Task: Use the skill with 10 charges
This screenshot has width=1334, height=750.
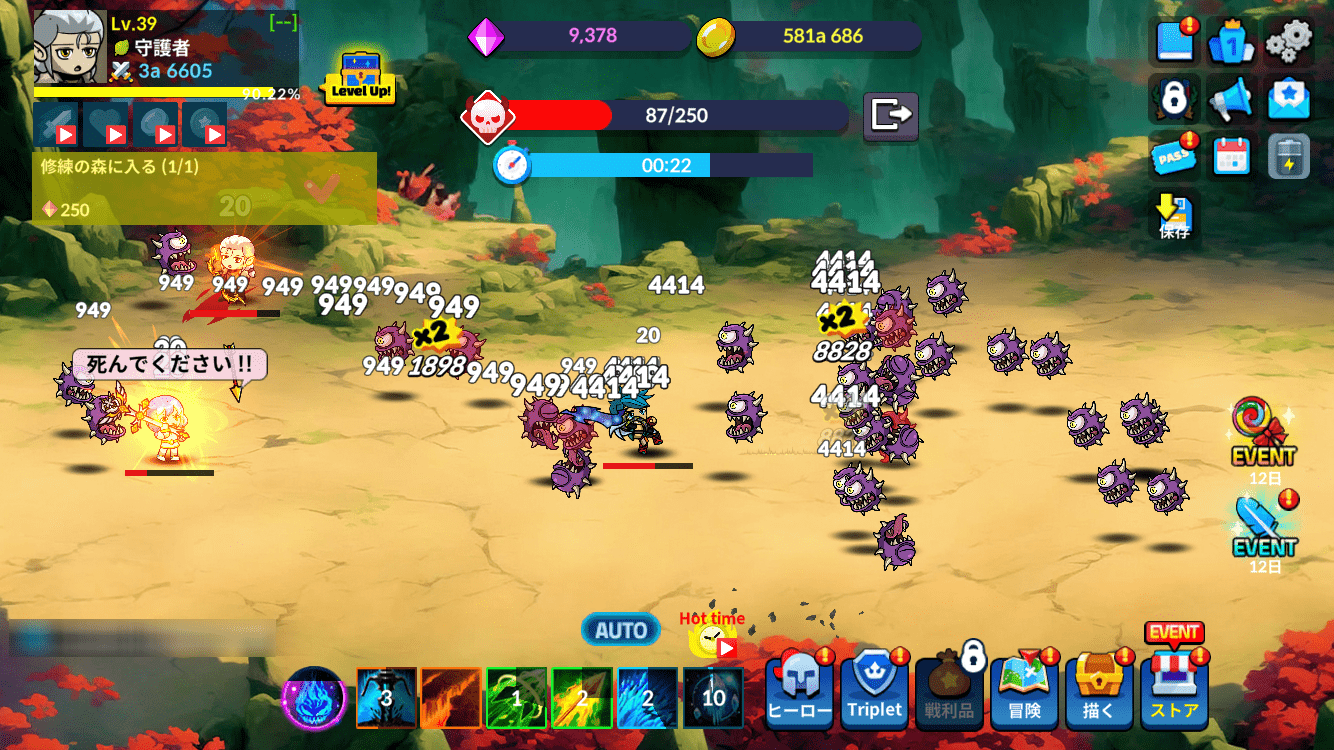Action: click(x=713, y=698)
